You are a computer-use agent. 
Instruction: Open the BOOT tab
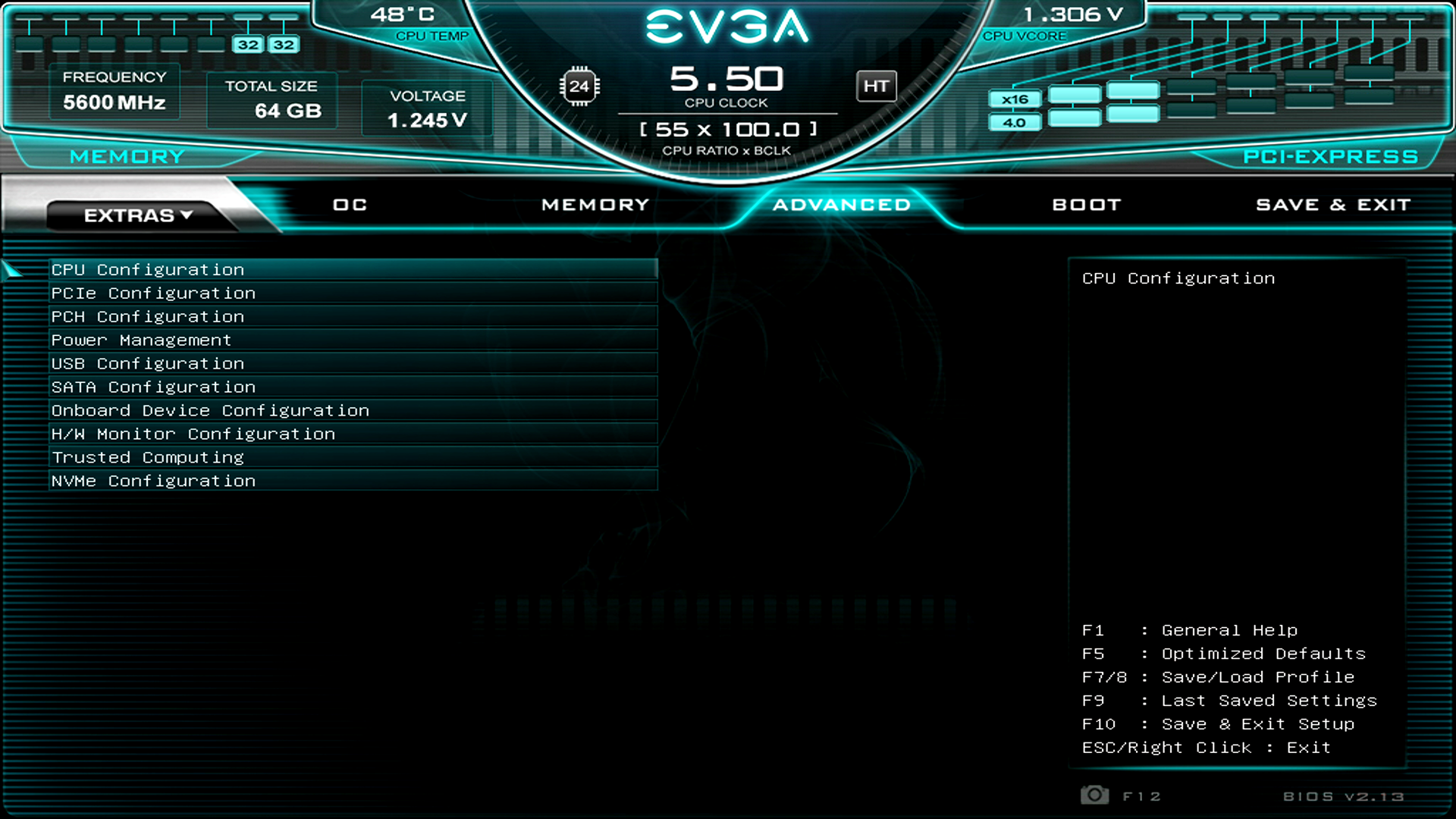(x=1086, y=204)
